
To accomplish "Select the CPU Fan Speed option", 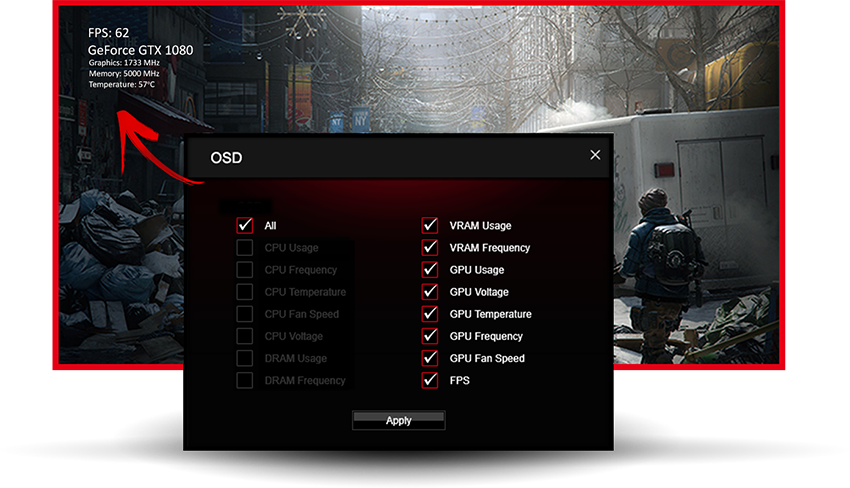I will pyautogui.click(x=245, y=314).
